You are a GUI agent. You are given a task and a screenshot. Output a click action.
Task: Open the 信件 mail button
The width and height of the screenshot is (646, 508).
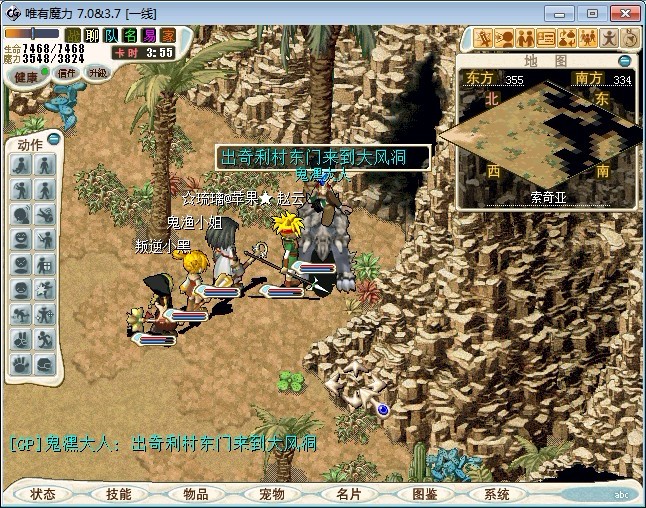coord(68,73)
